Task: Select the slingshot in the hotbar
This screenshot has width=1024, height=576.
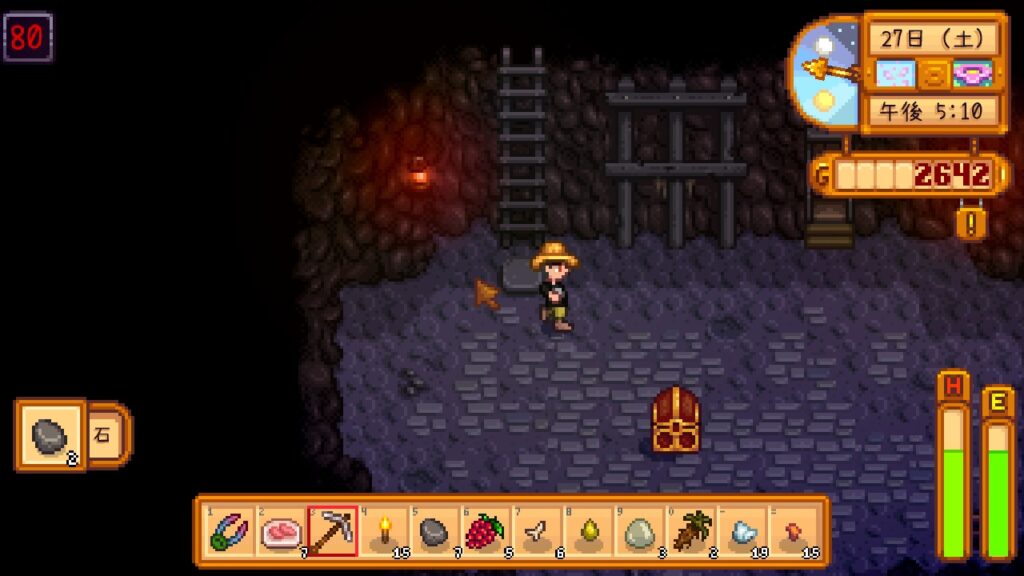Action: [x=230, y=531]
